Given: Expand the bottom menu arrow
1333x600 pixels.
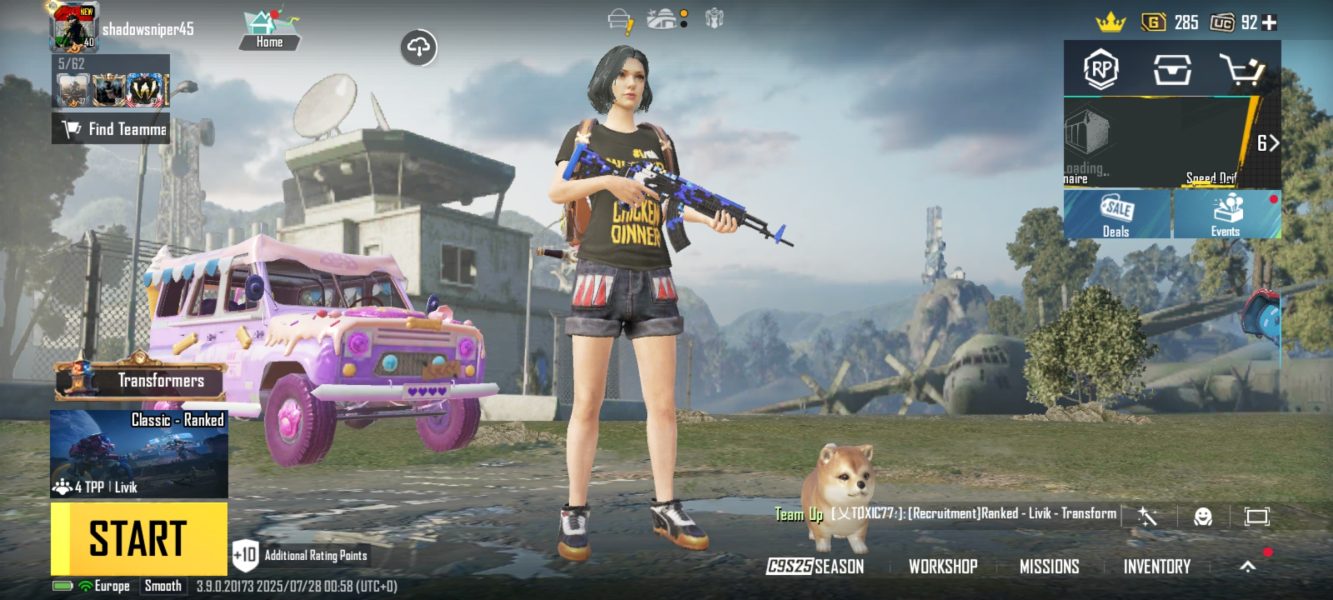Looking at the screenshot, I should point(1247,566).
